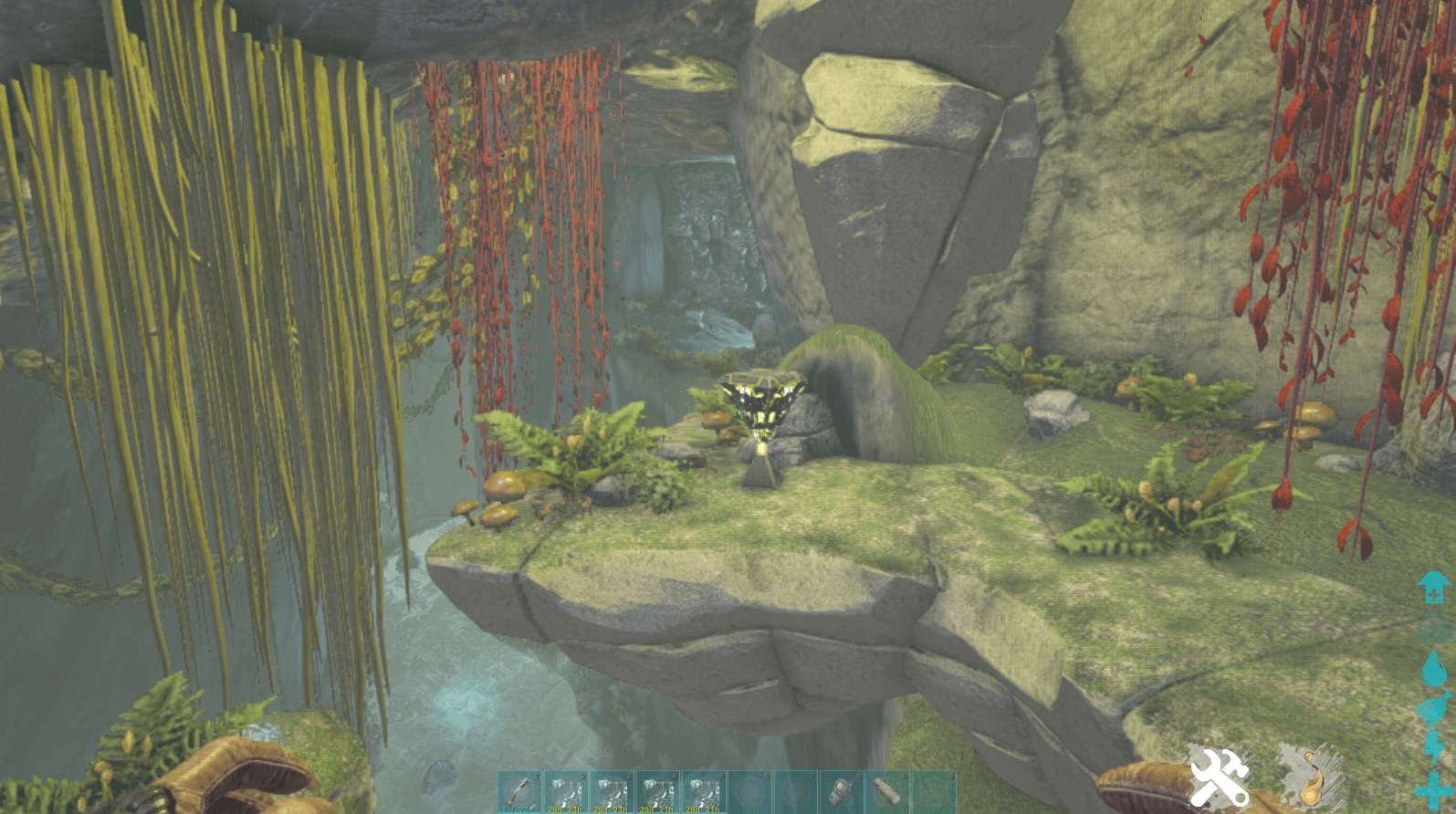The height and width of the screenshot is (814, 1456).
Task: Click the faded weight icon
Action: 1434,629
